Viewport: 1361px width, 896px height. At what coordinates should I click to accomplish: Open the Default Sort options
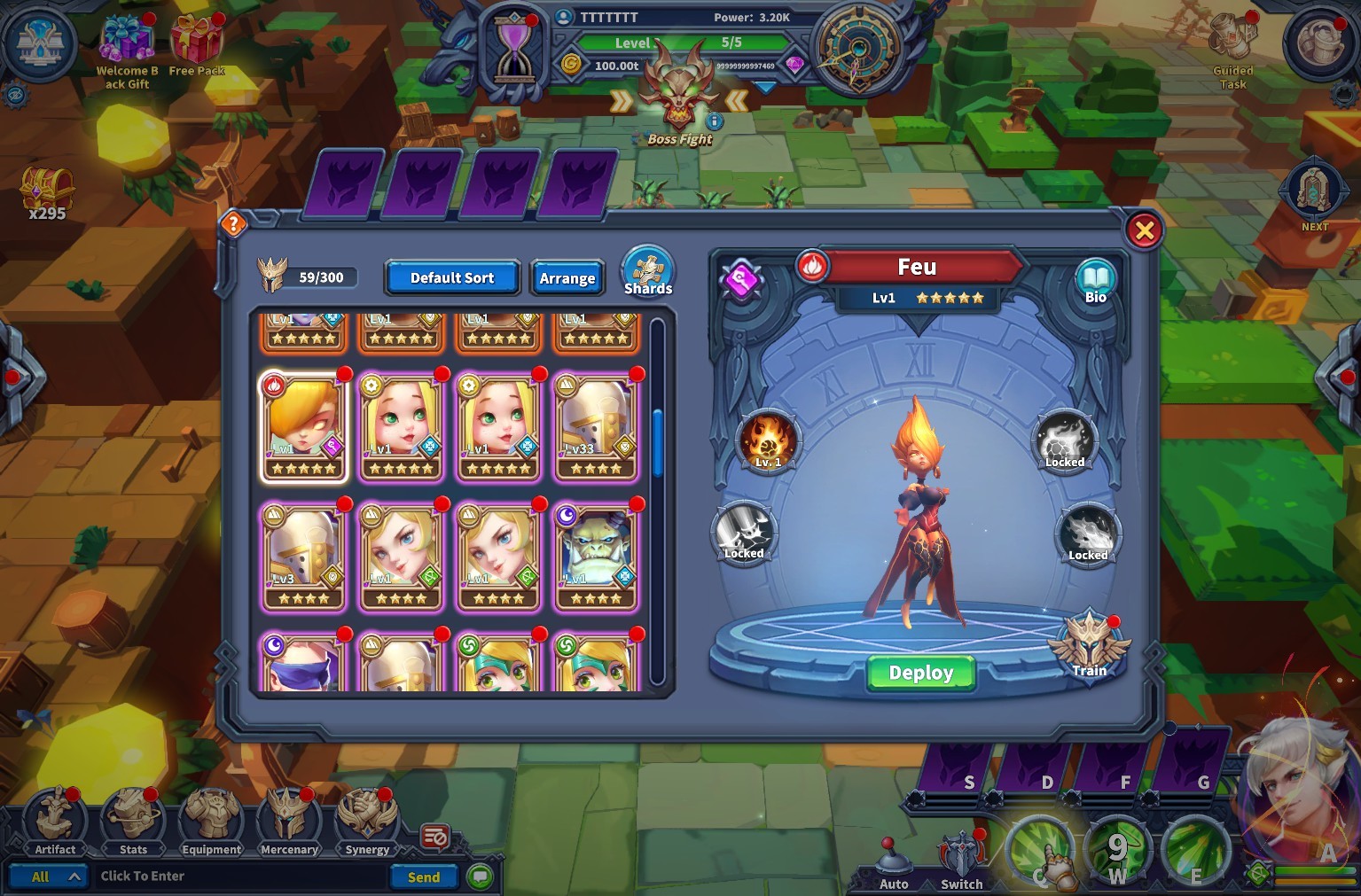(x=451, y=277)
